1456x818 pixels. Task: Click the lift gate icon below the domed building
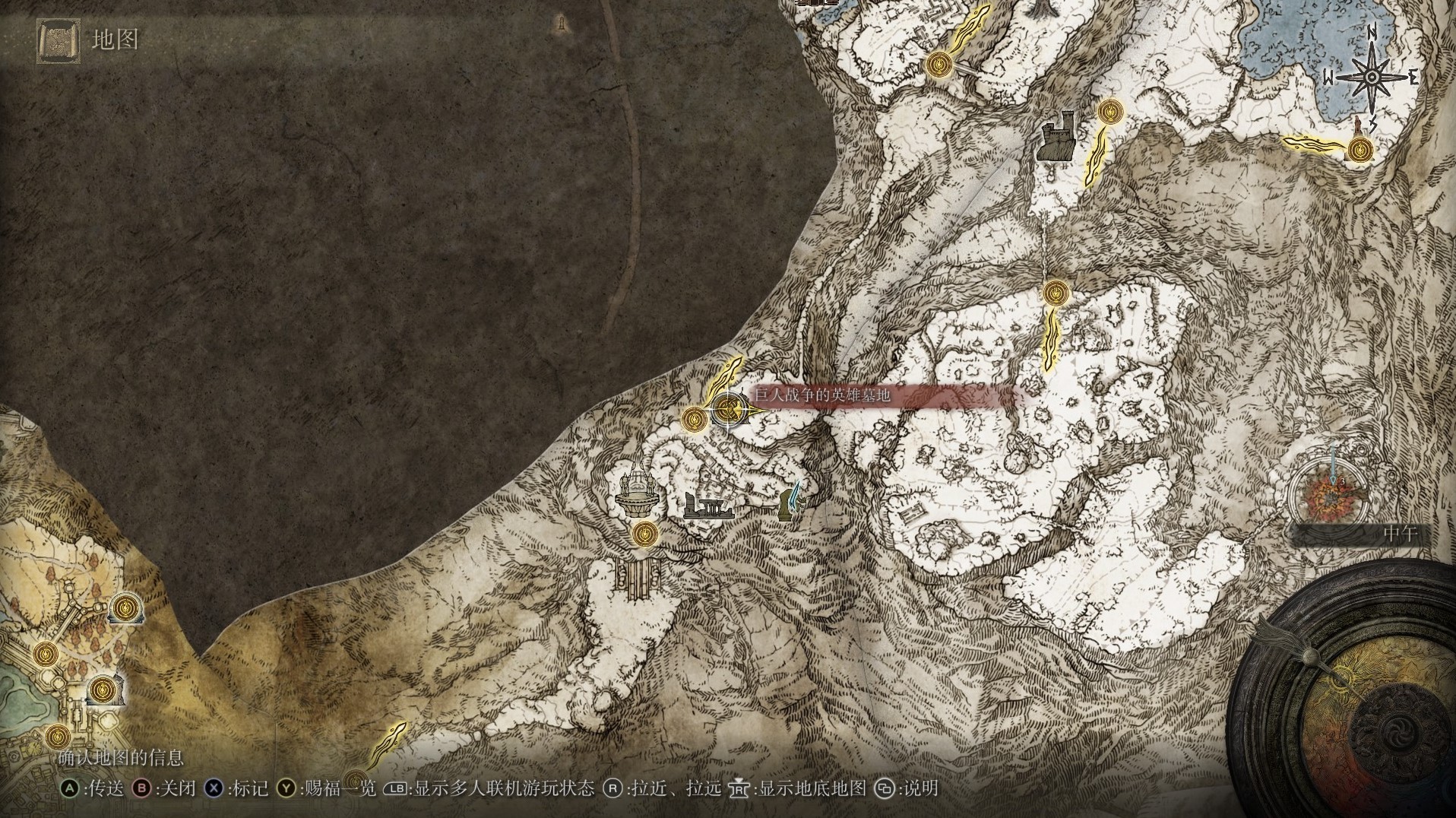point(639,575)
